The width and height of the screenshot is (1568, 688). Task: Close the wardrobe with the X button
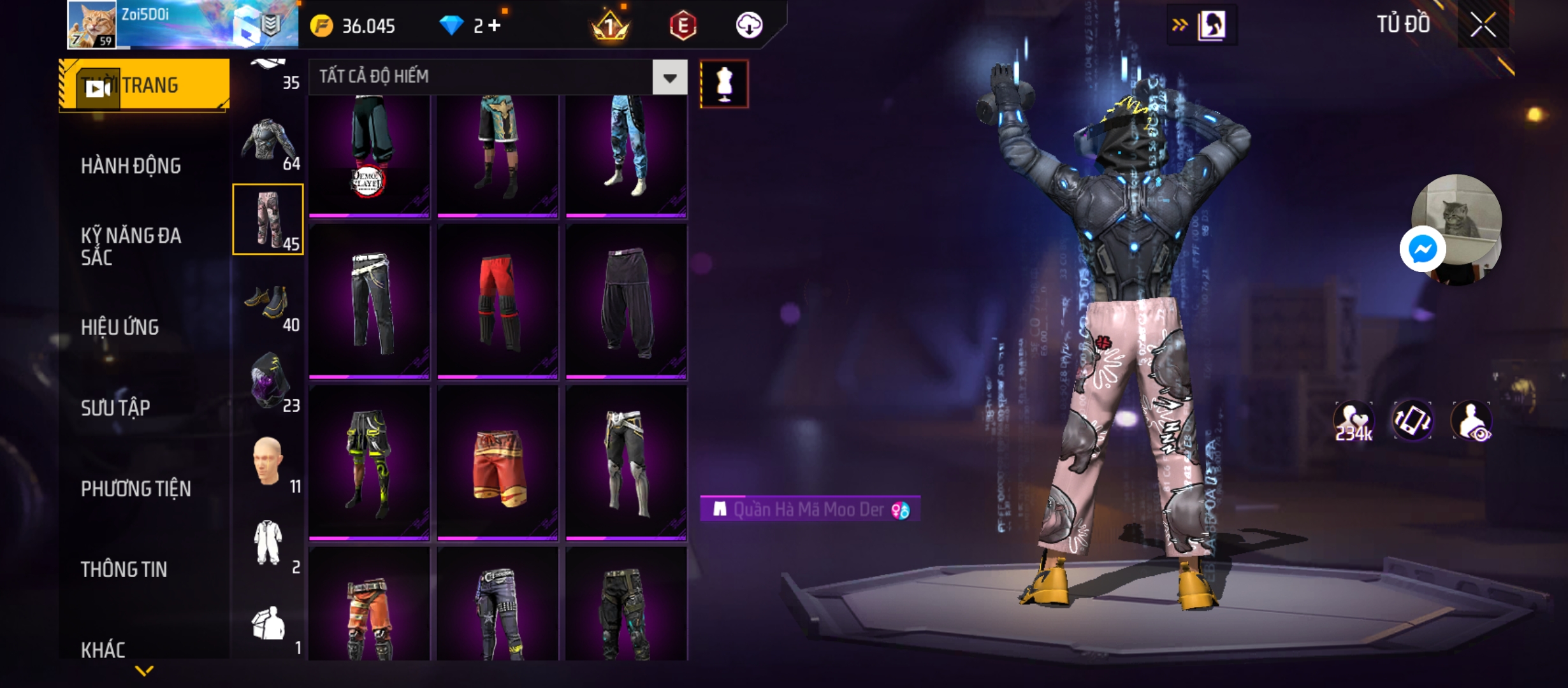[1483, 25]
